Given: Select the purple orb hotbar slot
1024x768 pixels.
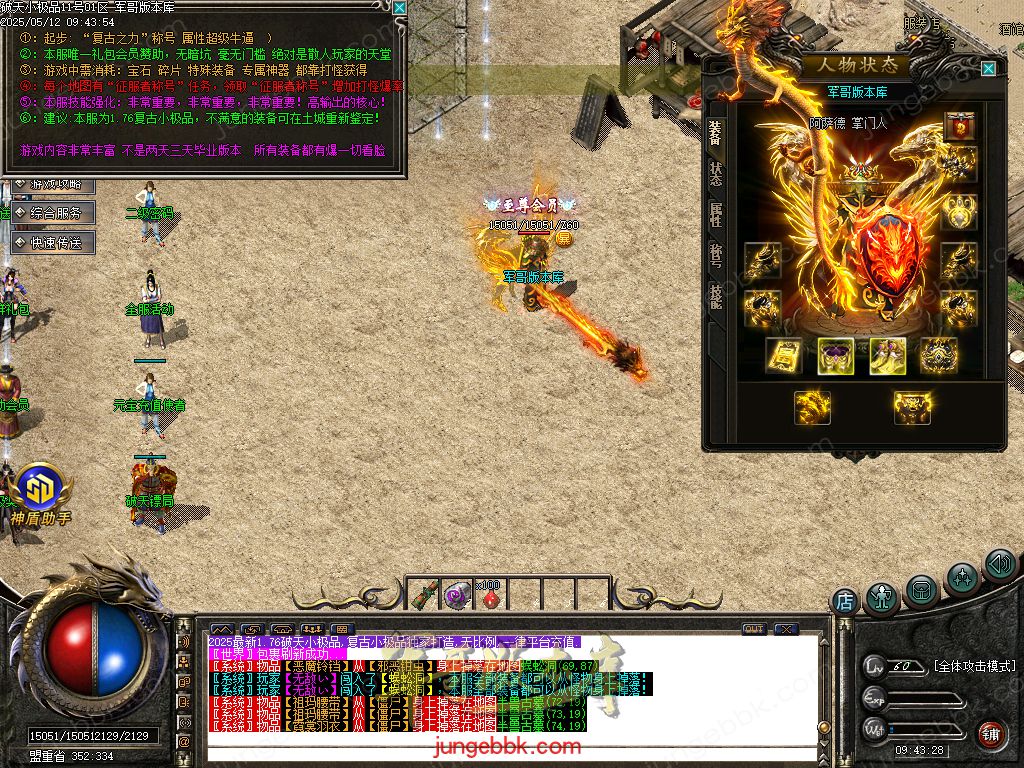Looking at the screenshot, I should (x=458, y=596).
